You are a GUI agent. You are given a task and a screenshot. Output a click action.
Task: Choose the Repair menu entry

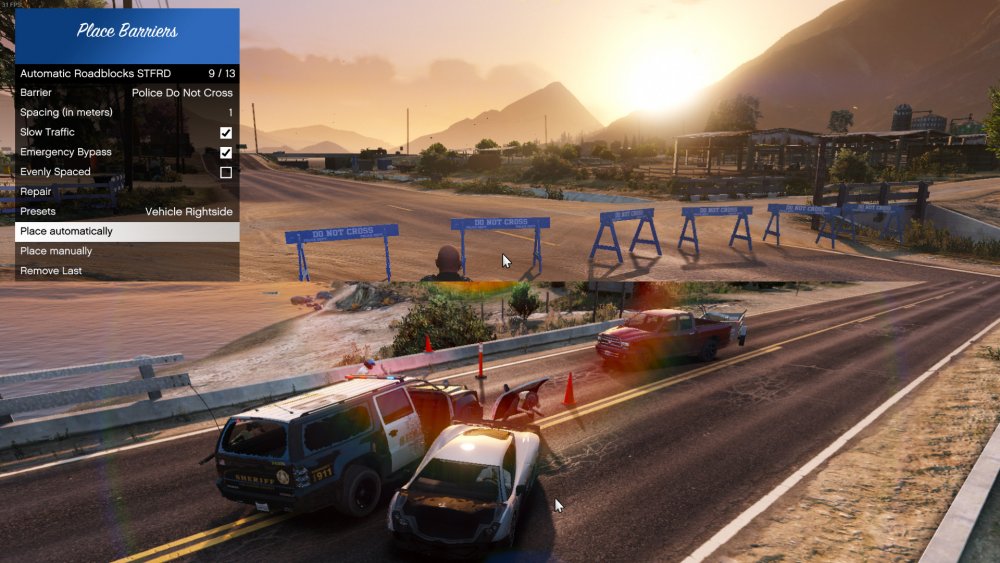pyautogui.click(x=126, y=192)
